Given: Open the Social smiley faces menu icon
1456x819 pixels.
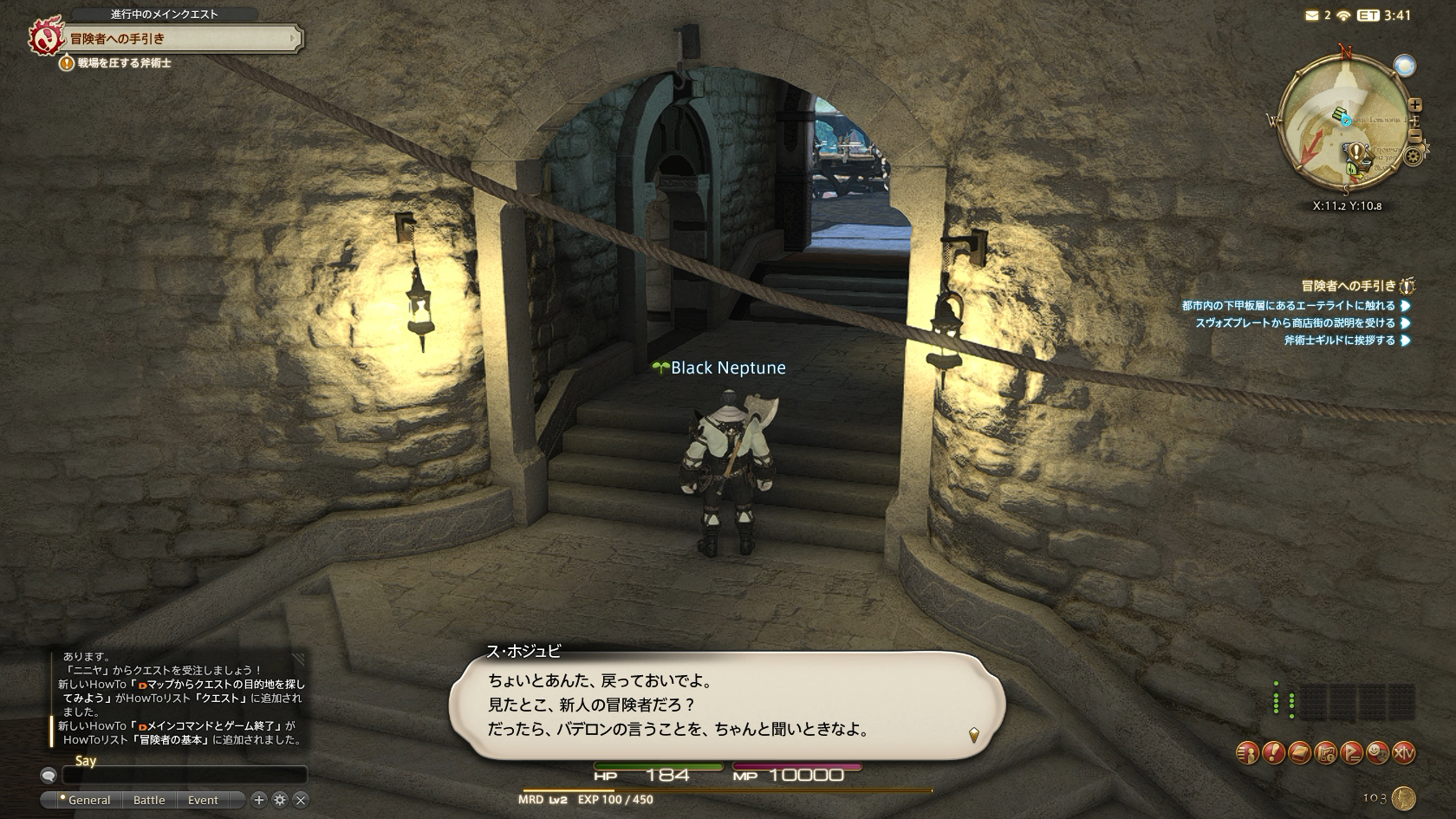Looking at the screenshot, I should 1377,753.
